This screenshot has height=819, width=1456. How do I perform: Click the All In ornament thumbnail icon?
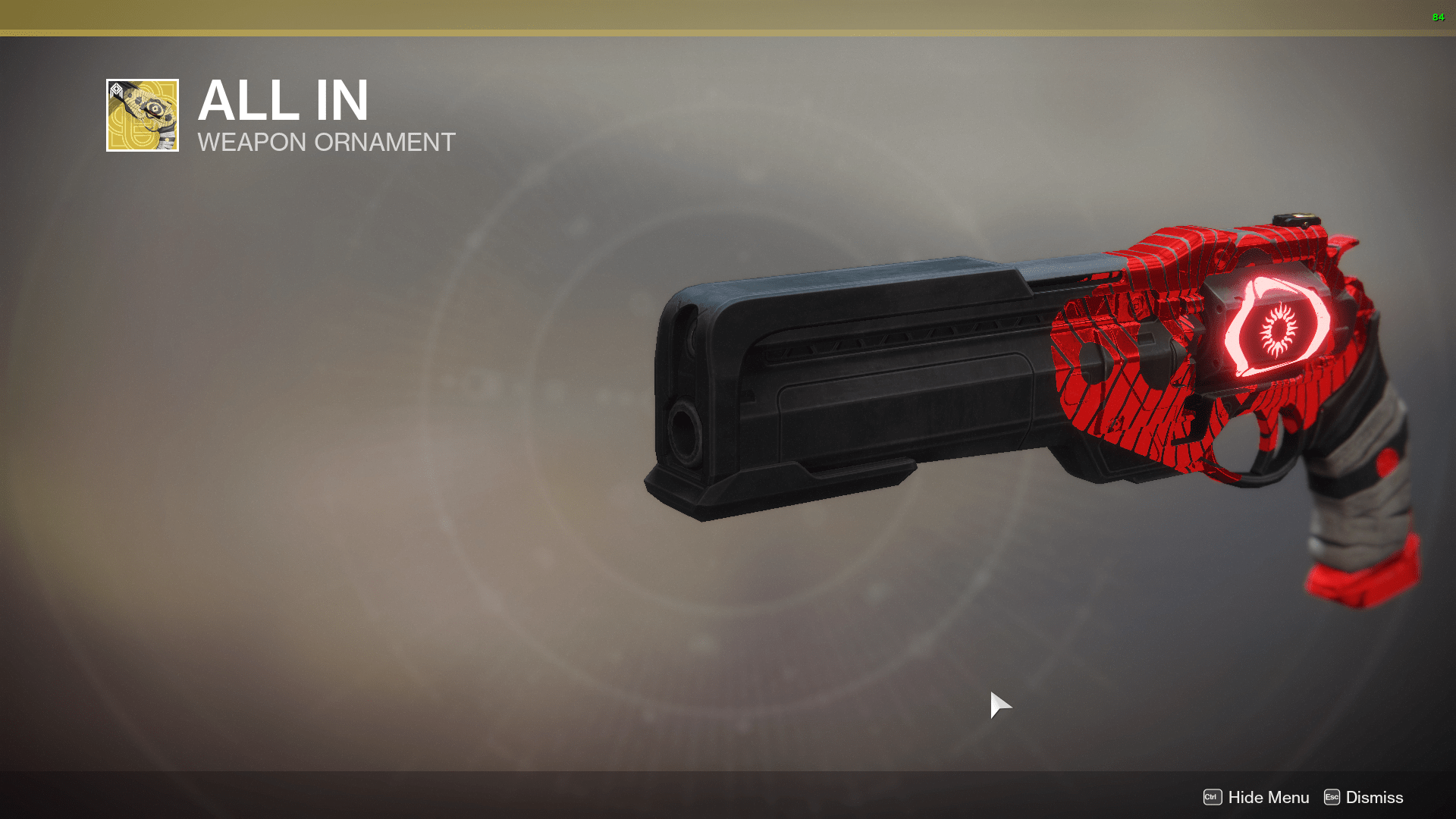142,115
